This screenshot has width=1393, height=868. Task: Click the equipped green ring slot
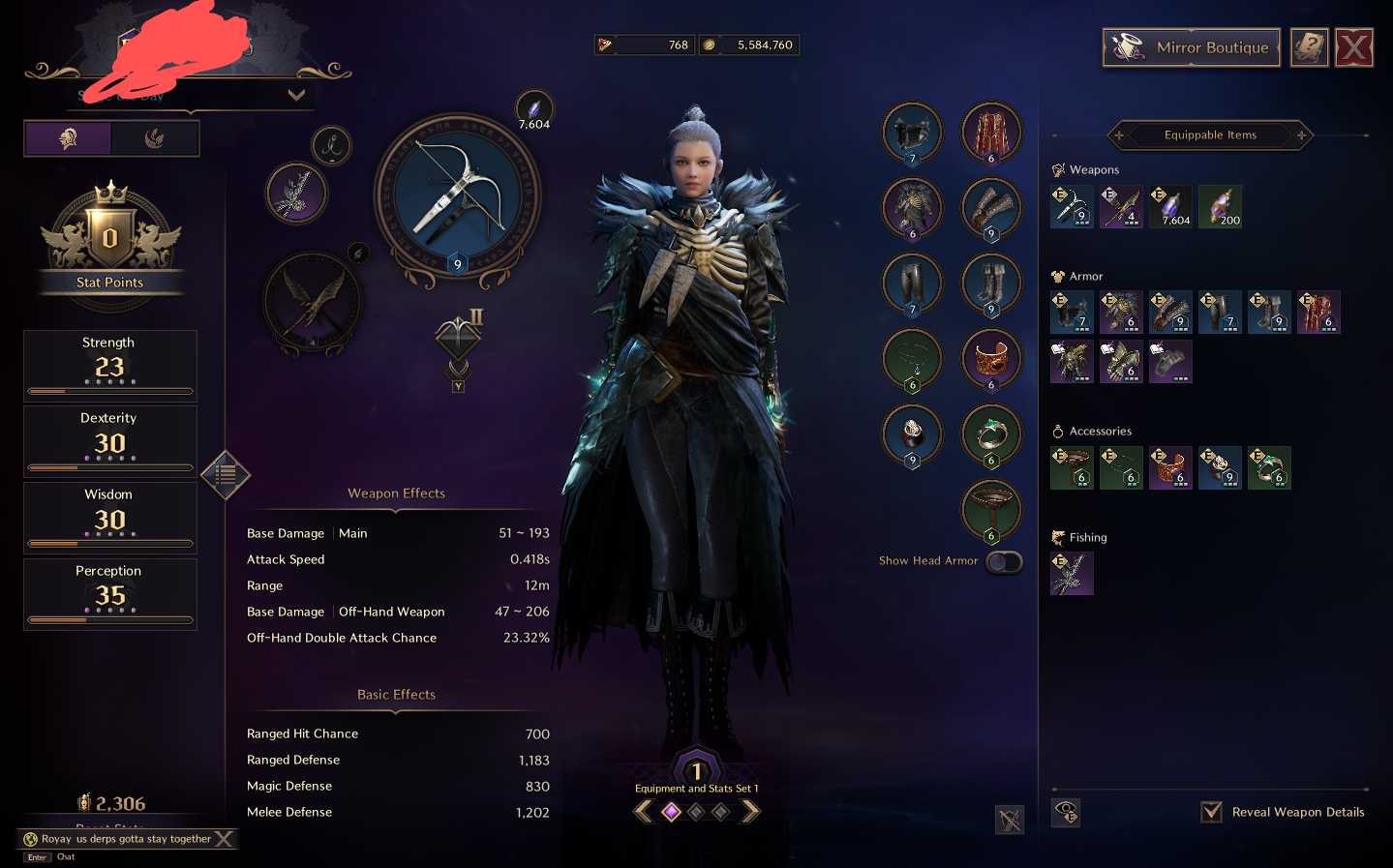click(990, 434)
